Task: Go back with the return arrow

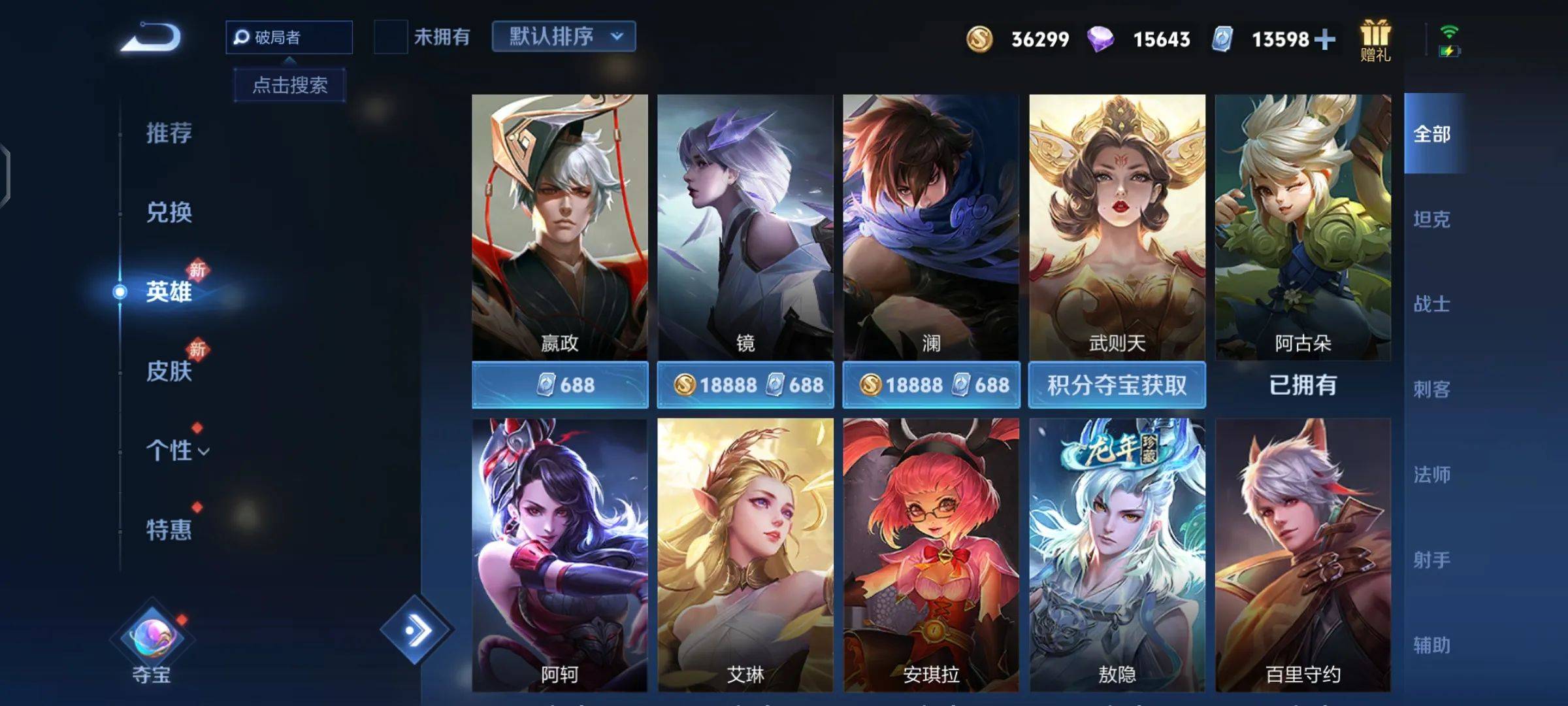Action: click(152, 38)
